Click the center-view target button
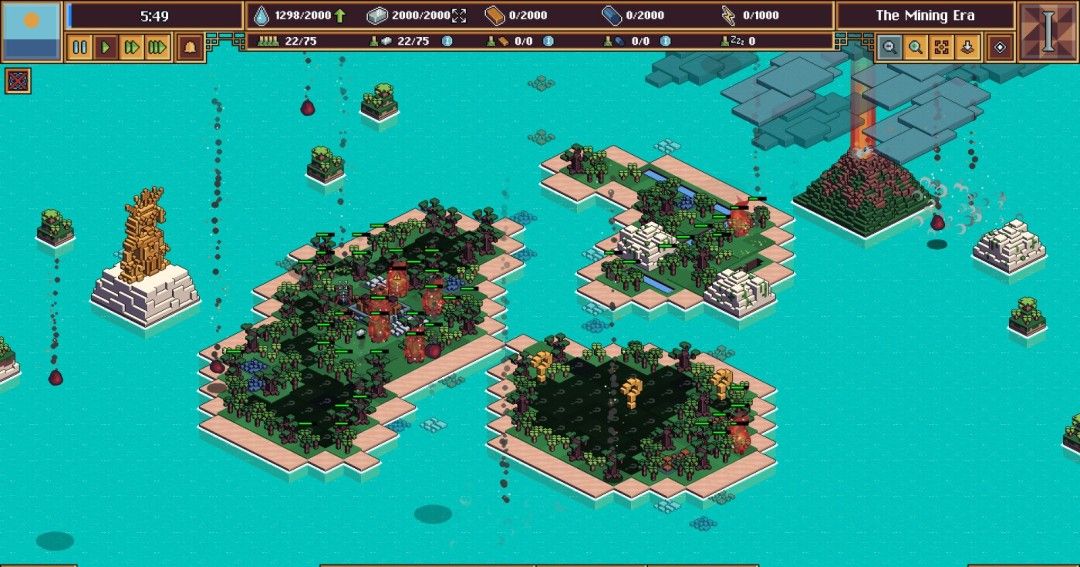Image resolution: width=1080 pixels, height=567 pixels. (x=941, y=47)
